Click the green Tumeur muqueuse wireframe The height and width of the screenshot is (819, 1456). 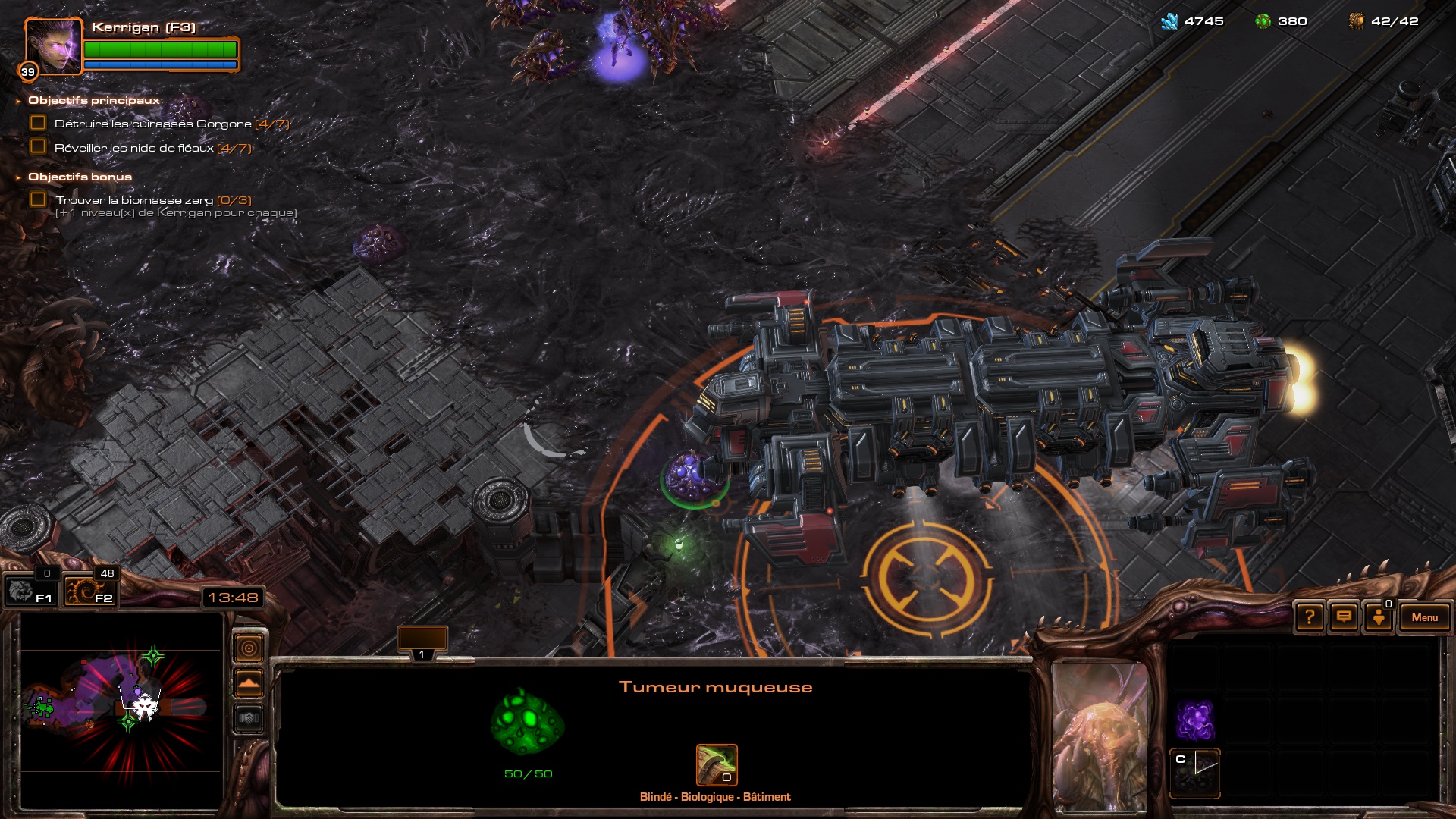(x=528, y=723)
